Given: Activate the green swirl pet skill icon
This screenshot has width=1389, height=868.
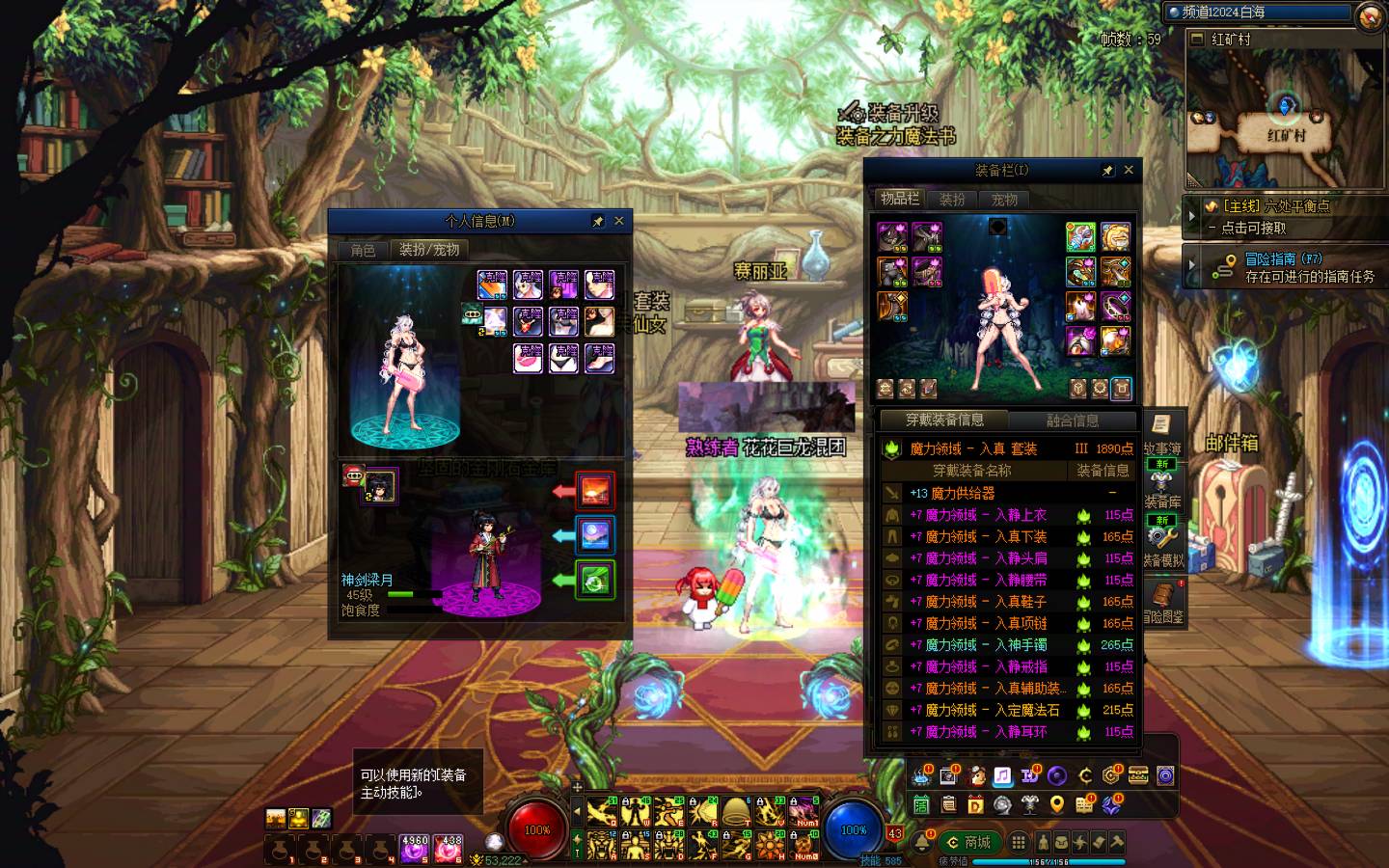Looking at the screenshot, I should (x=595, y=580).
